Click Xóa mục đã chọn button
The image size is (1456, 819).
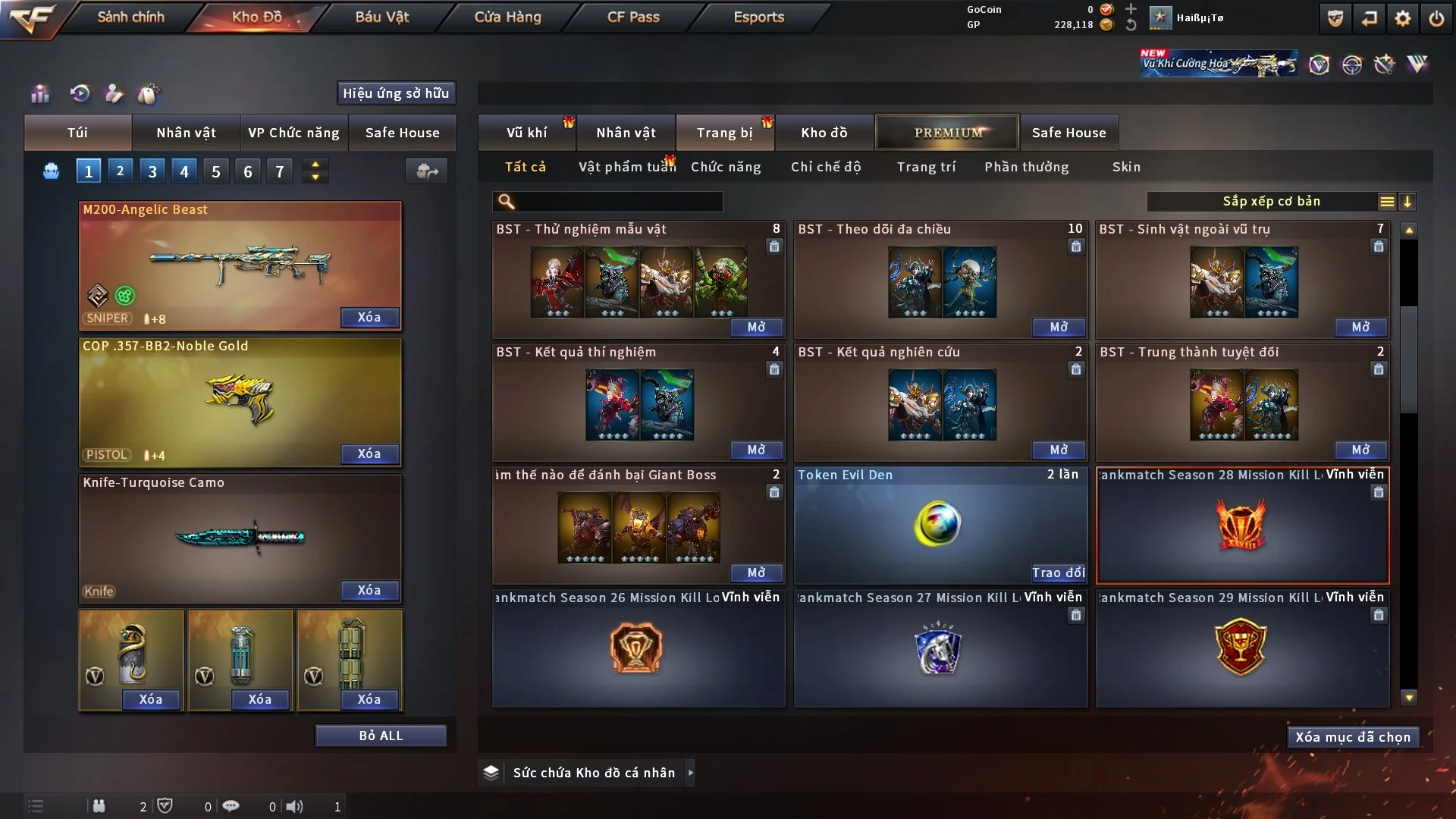point(1352,737)
